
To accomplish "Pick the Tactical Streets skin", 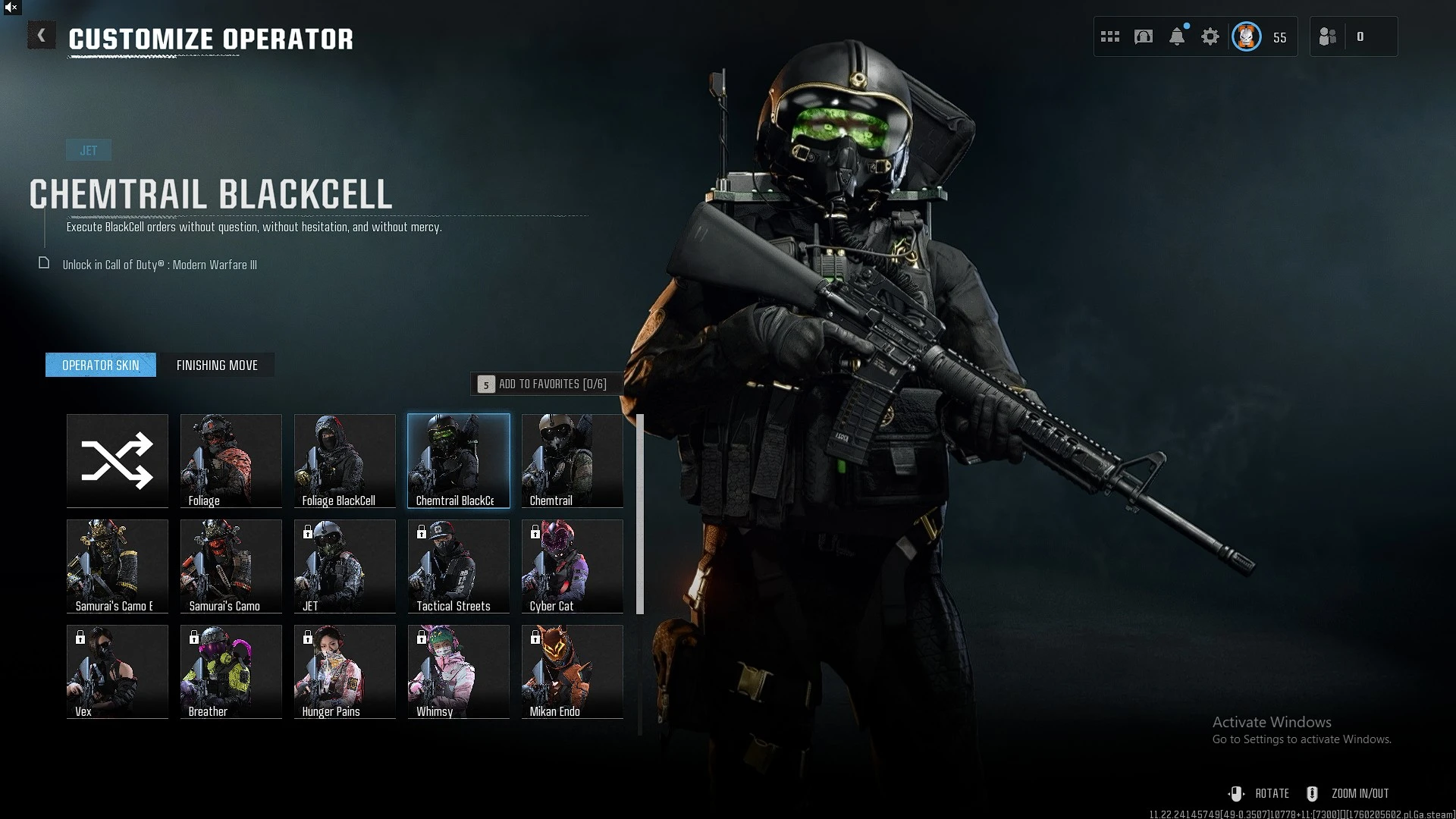I will pos(459,566).
